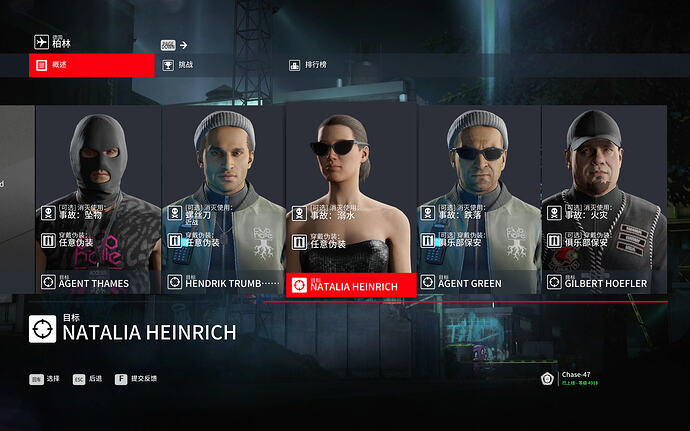Screen dimensions: 690x431
Task: Select the Hendrik Trumb target card
Action: click(x=224, y=200)
